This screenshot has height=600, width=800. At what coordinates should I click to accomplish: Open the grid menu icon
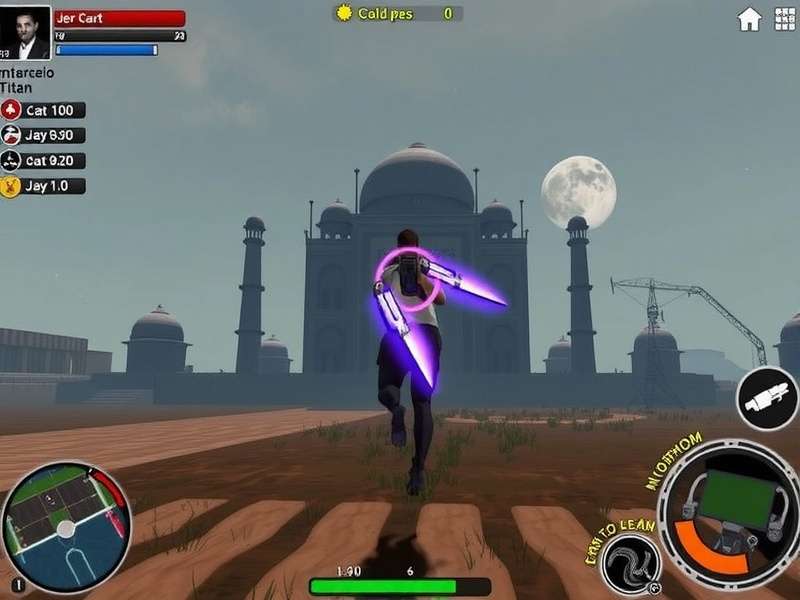pyautogui.click(x=784, y=19)
